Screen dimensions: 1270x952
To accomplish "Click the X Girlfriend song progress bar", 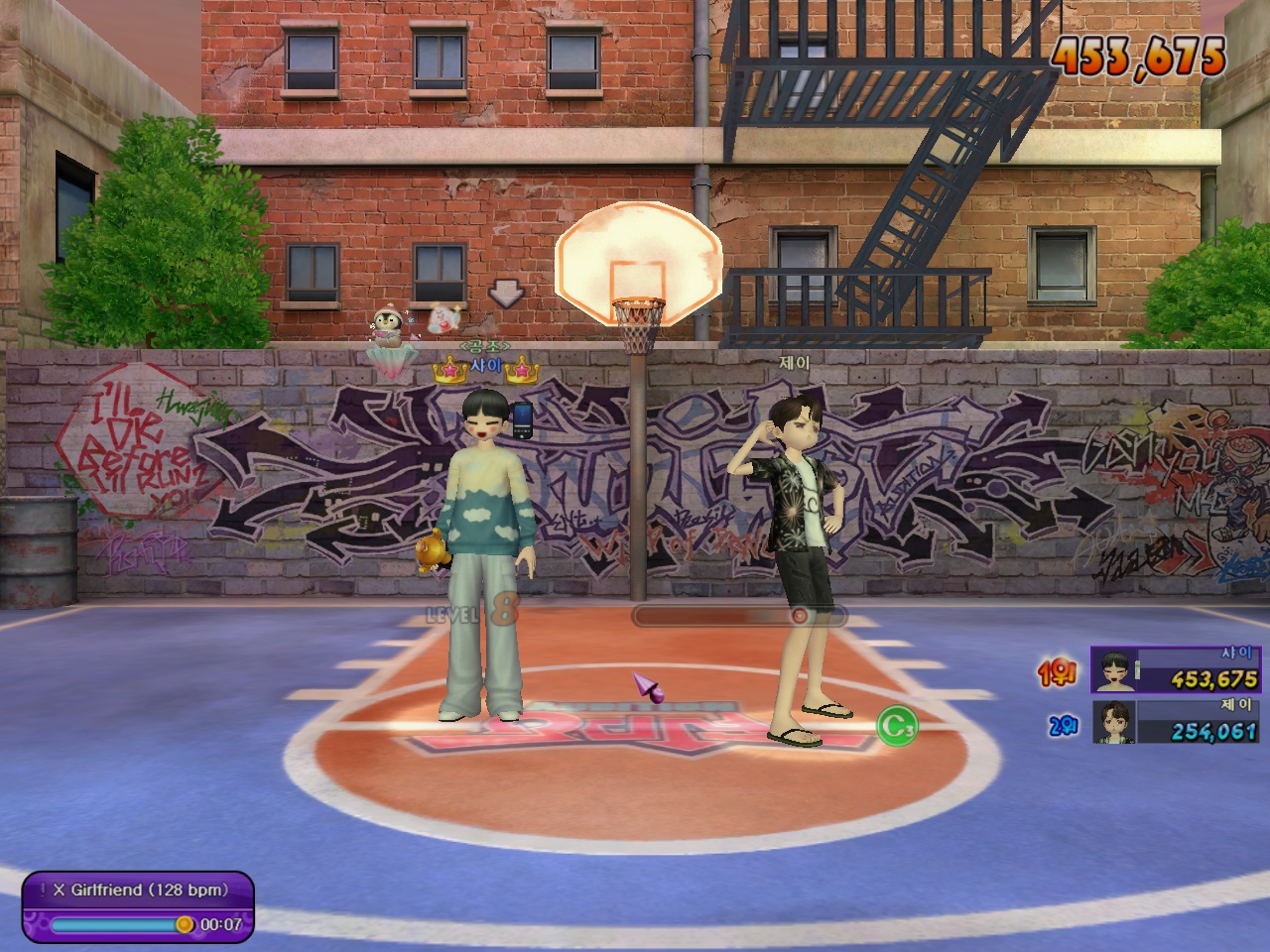I will [x=117, y=924].
